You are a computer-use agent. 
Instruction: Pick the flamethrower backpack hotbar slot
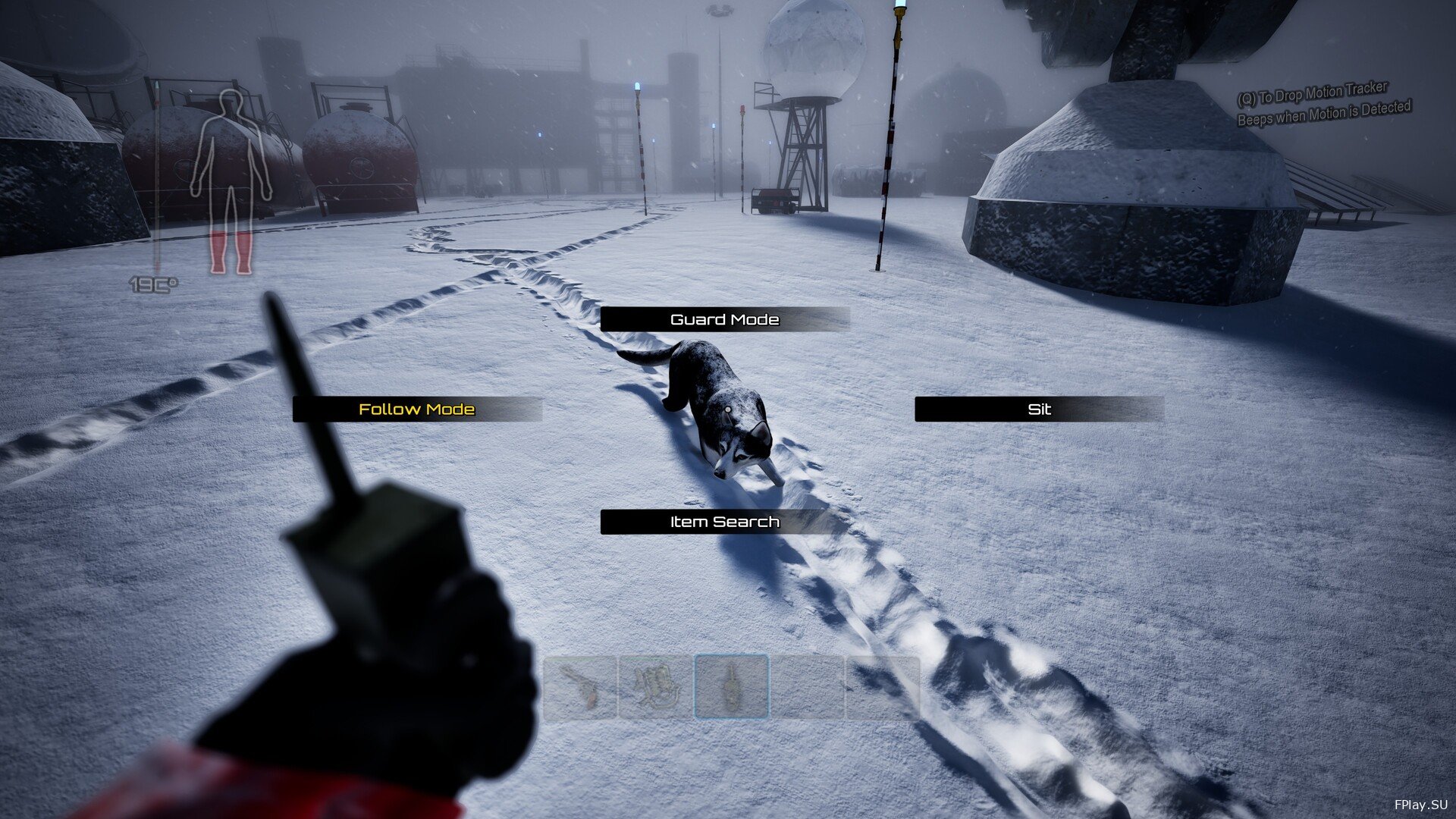point(655,687)
